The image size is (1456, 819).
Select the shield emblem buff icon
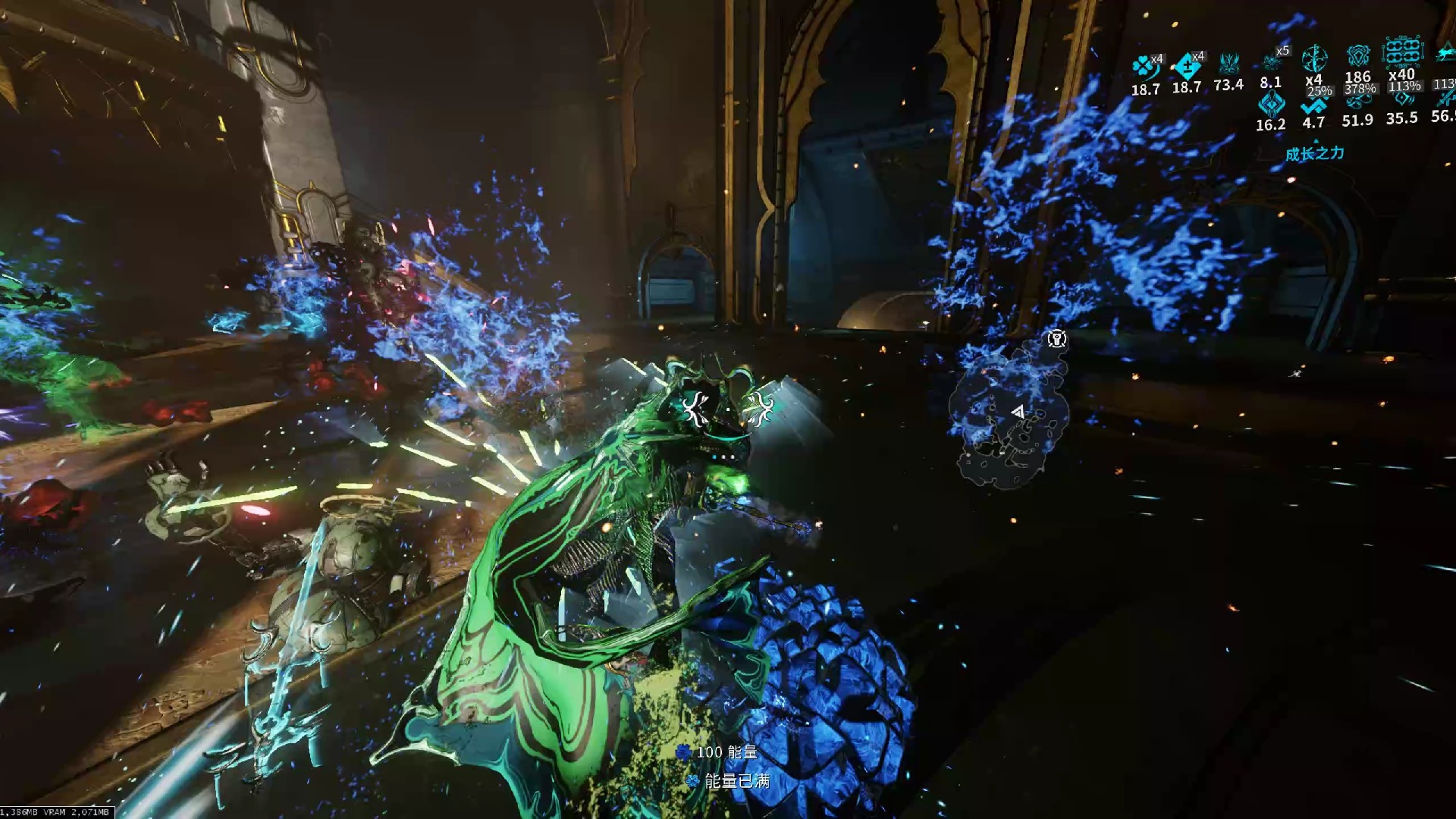[1357, 56]
